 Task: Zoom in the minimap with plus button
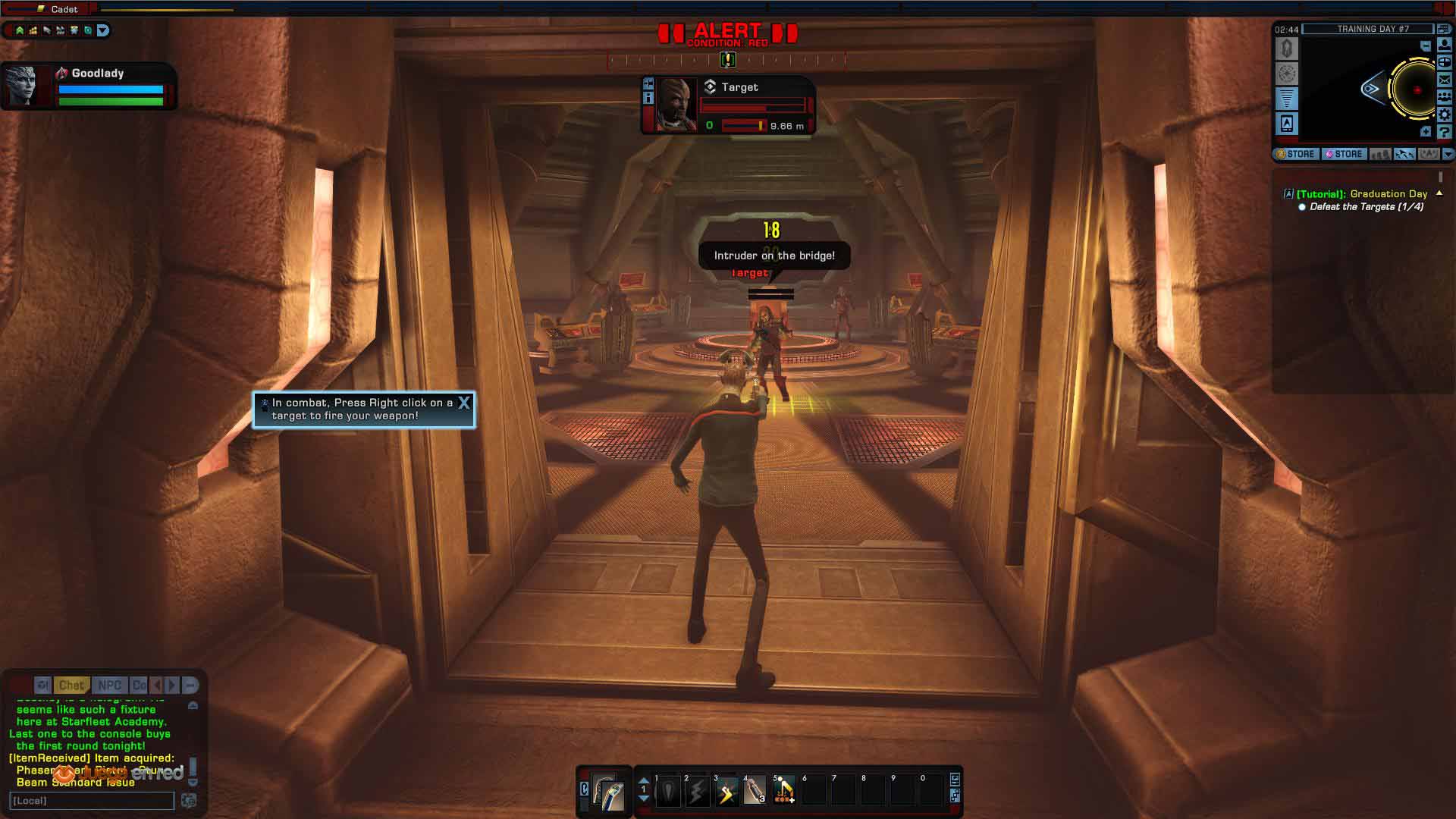pos(1426,132)
